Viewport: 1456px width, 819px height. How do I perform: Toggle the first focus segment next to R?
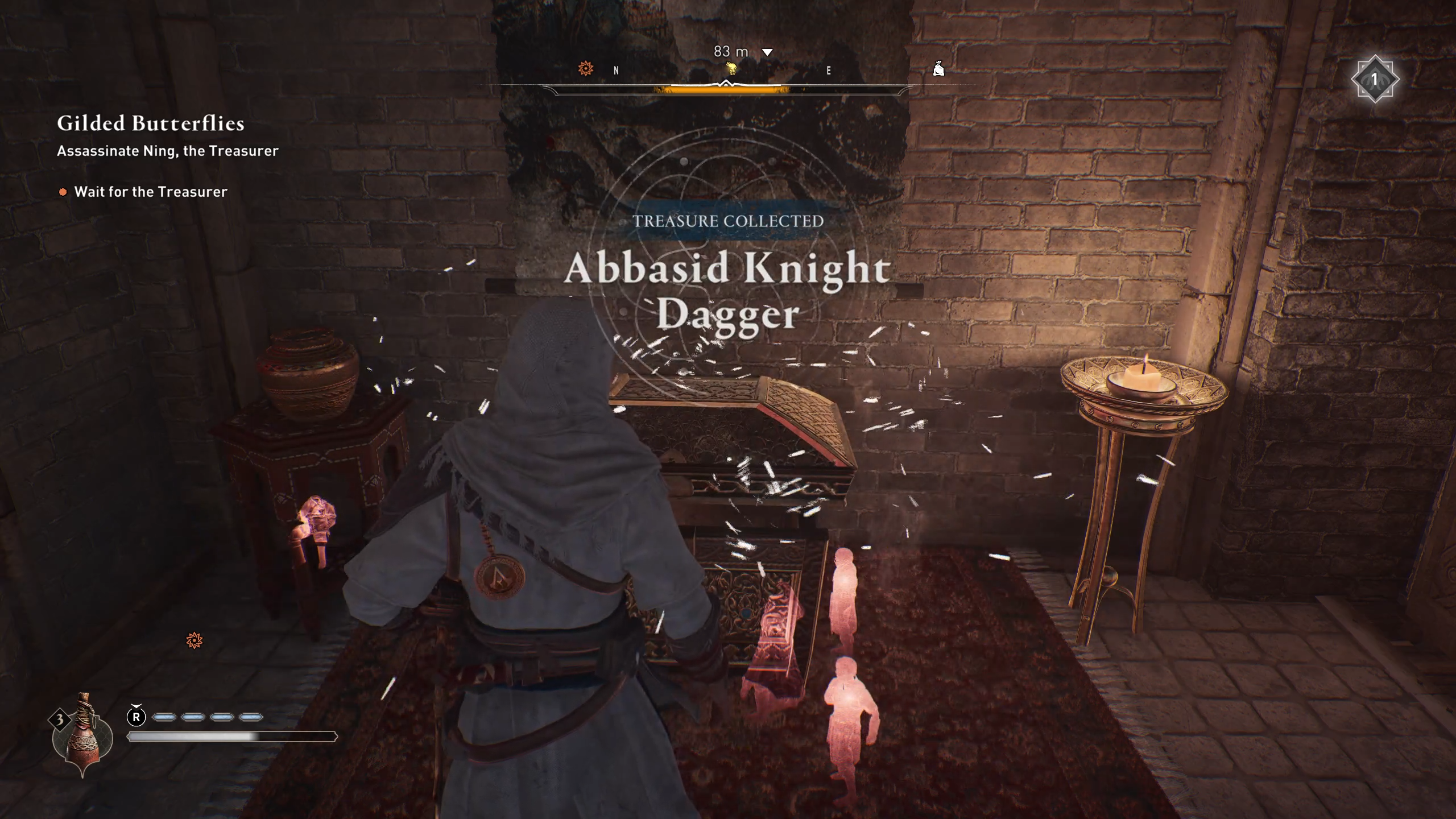point(165,717)
